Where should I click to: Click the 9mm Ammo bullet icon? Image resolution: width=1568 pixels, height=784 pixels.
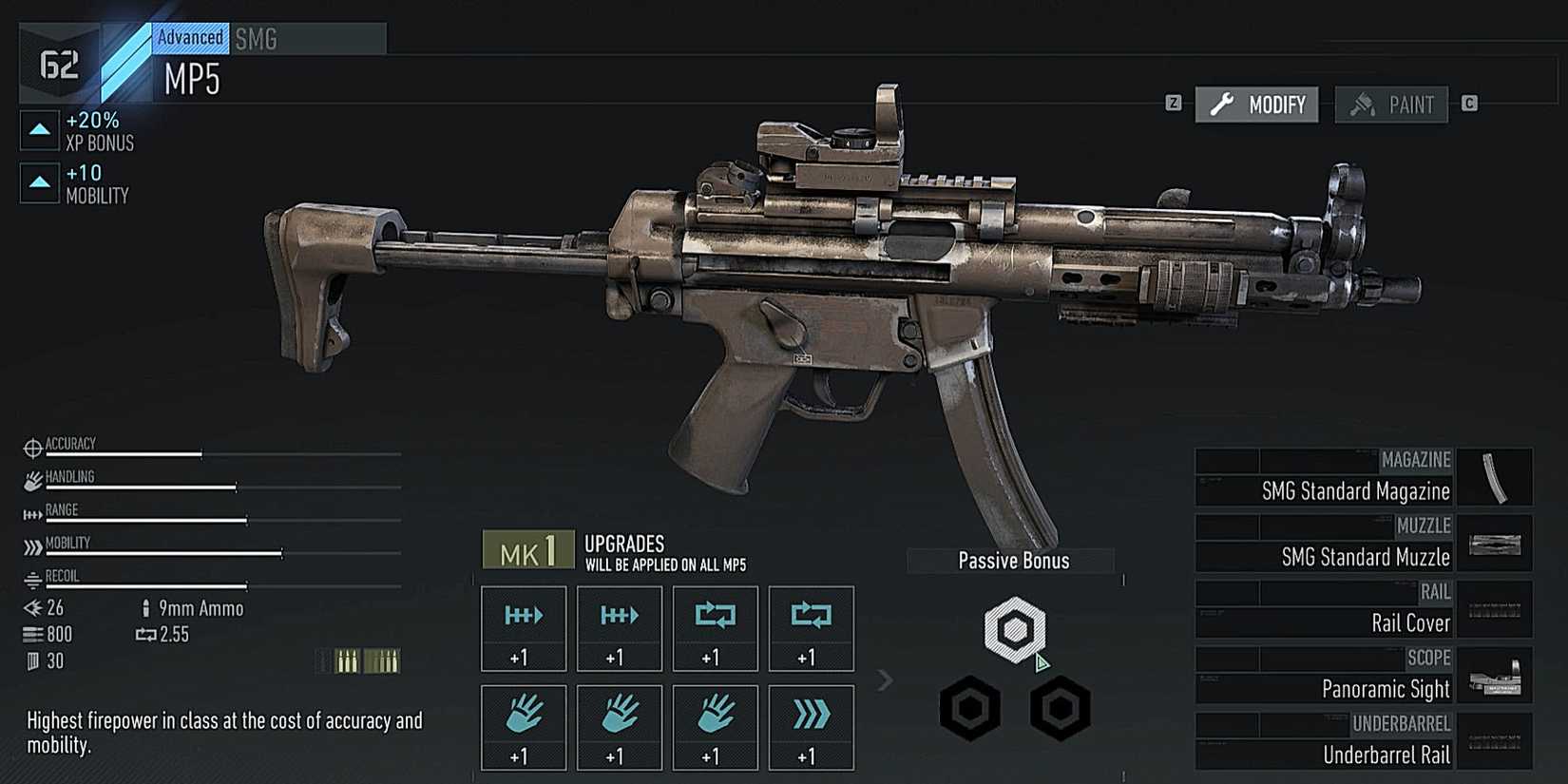147,608
